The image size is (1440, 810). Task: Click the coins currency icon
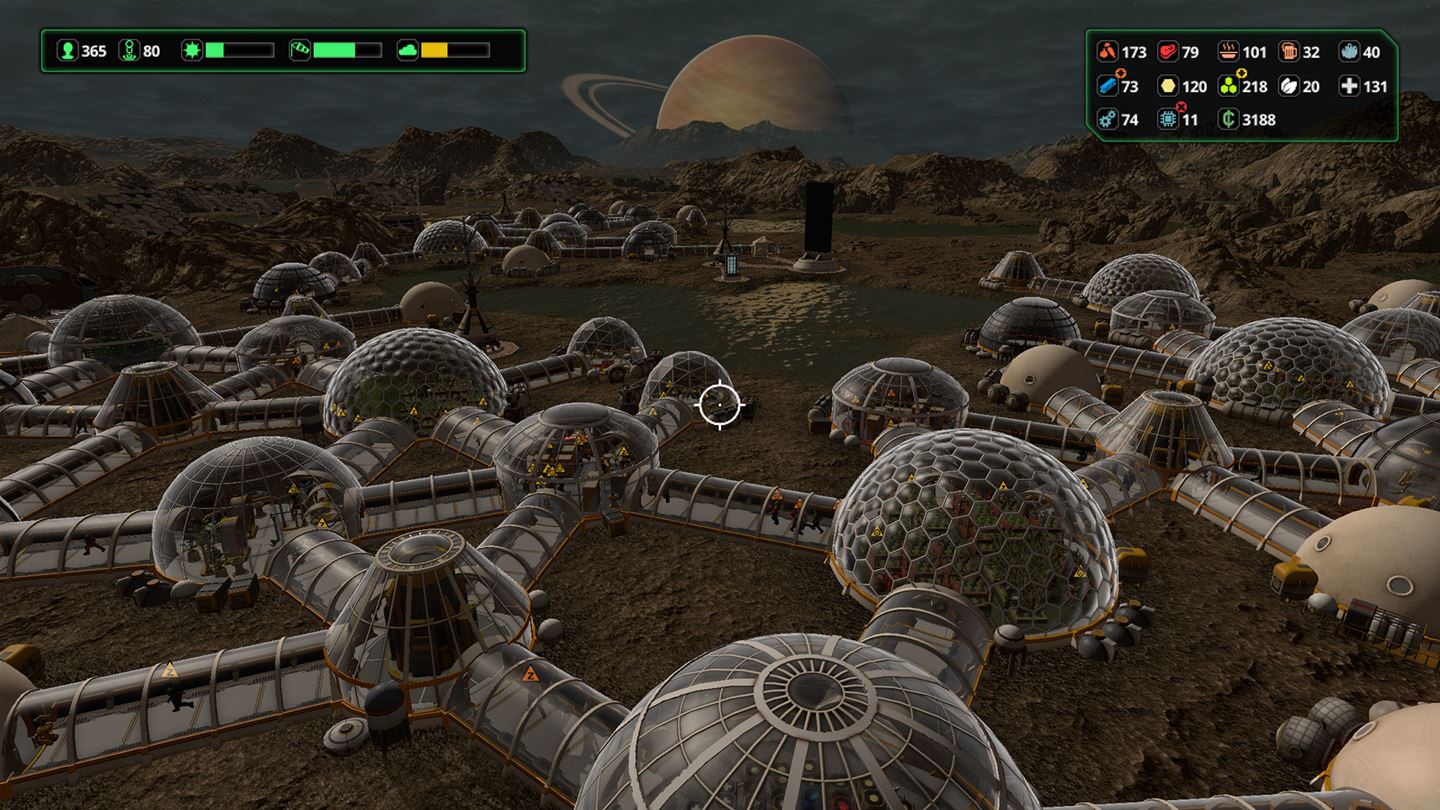click(x=1228, y=119)
